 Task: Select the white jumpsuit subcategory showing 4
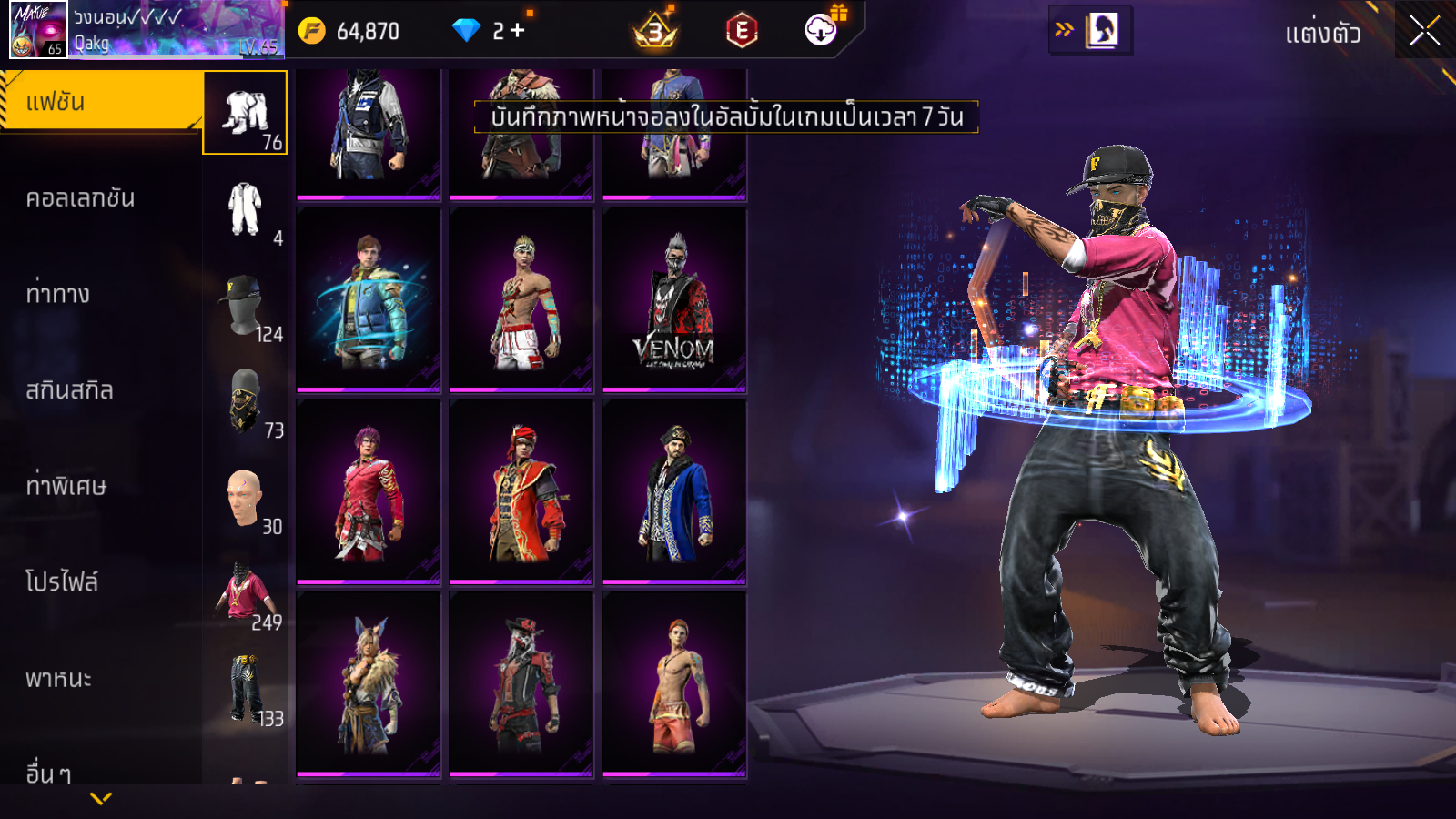[x=245, y=210]
